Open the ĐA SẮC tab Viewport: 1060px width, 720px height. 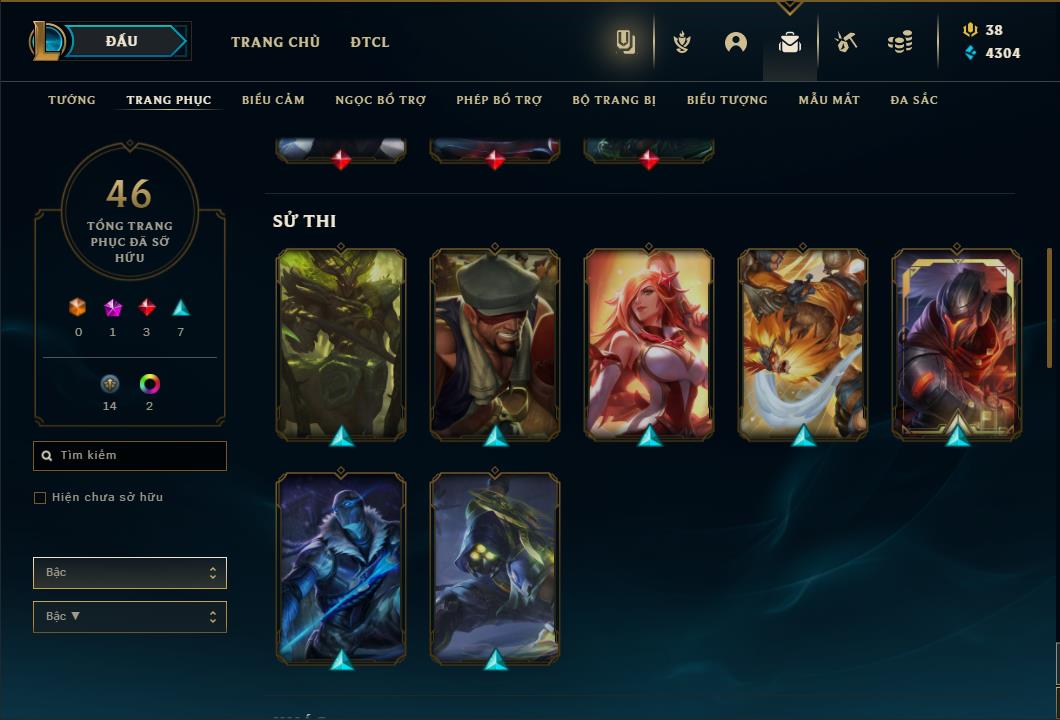coord(914,100)
